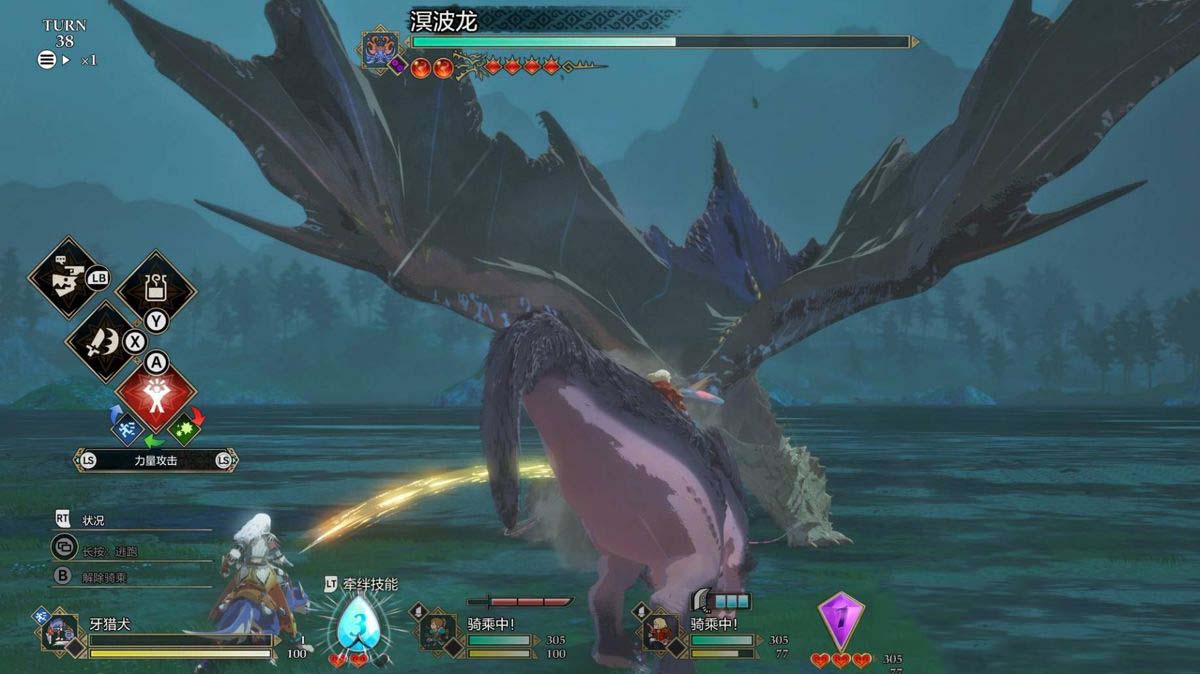Screen dimensions: 1200x674
Task: Toggle the battle speed ×1 control
Action: point(68,60)
